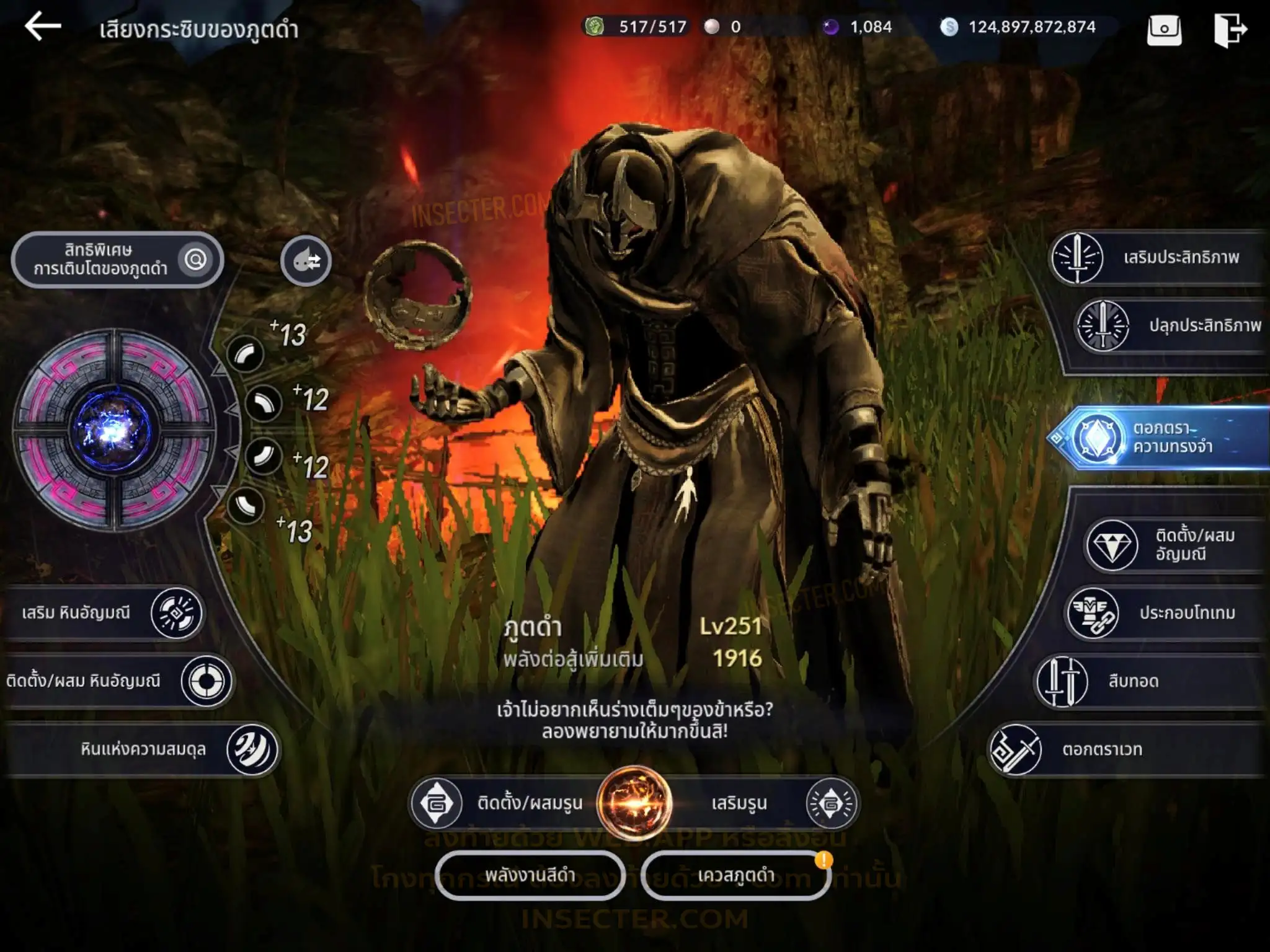Open ประกอบโทเทม totem crafting

click(x=1163, y=614)
